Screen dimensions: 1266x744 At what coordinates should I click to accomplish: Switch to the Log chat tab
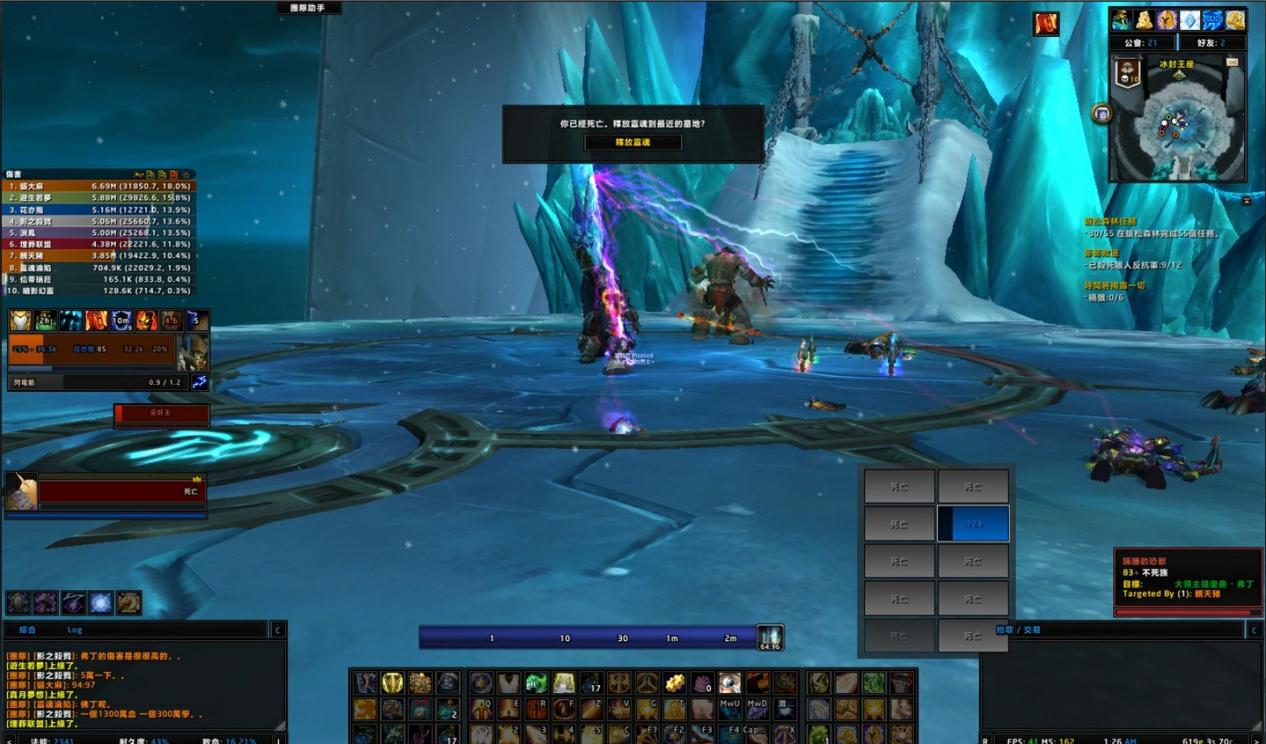click(x=75, y=630)
